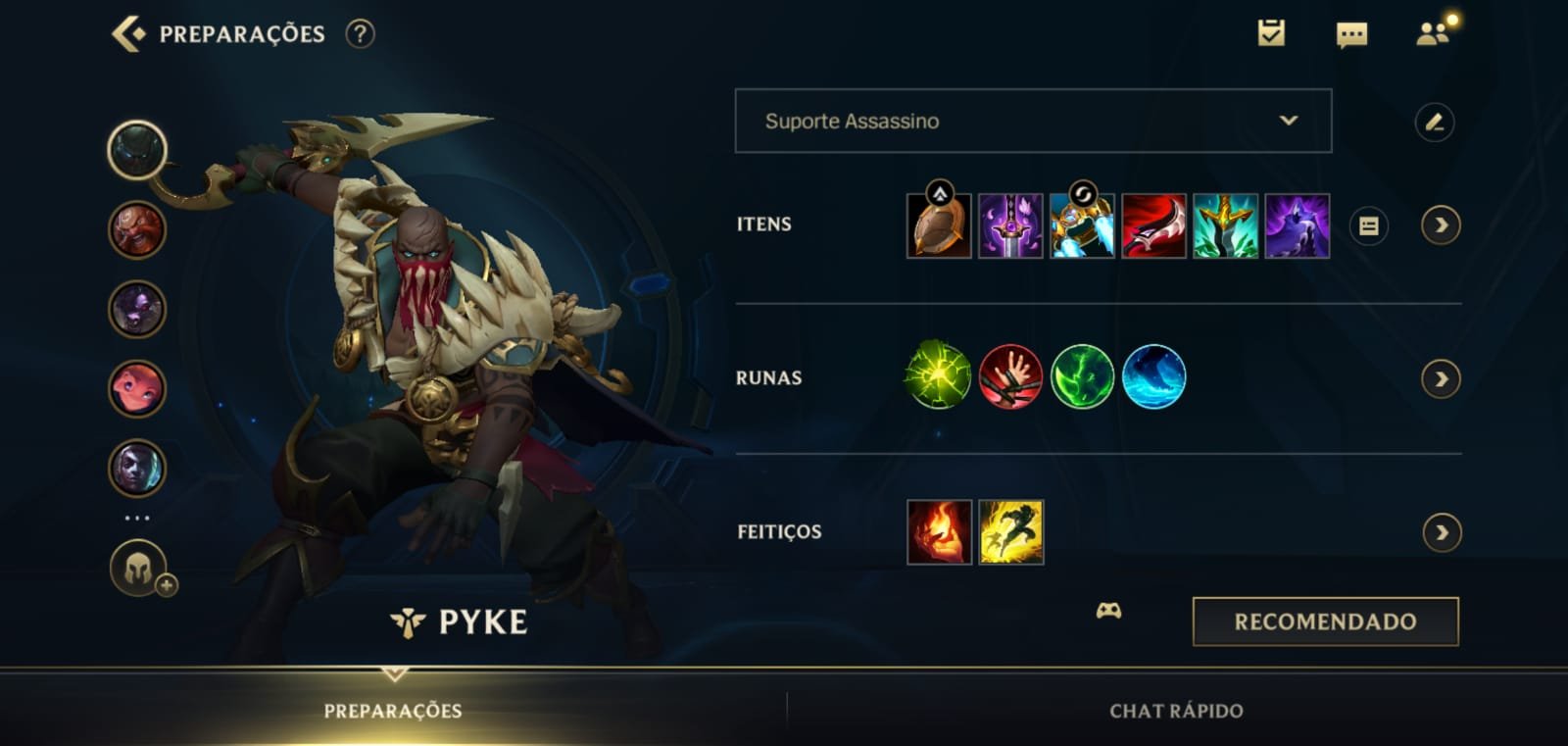The height and width of the screenshot is (746, 1568).
Task: Click the RECOMENDADO button
Action: pos(1325,620)
